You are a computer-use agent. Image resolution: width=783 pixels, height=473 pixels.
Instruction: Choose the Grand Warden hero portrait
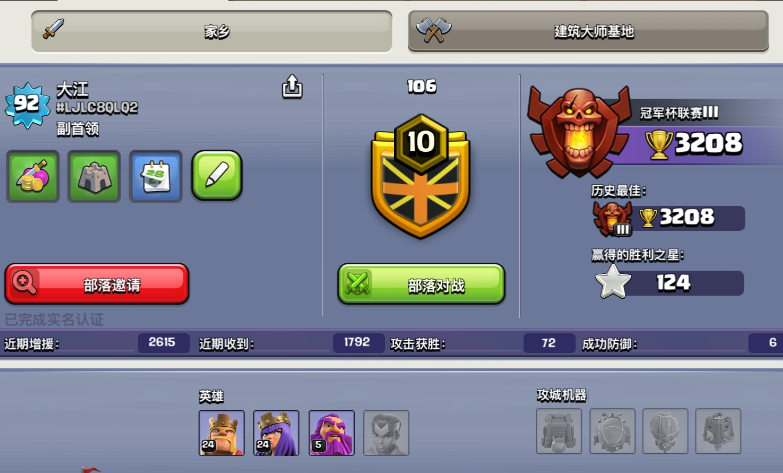(x=331, y=432)
